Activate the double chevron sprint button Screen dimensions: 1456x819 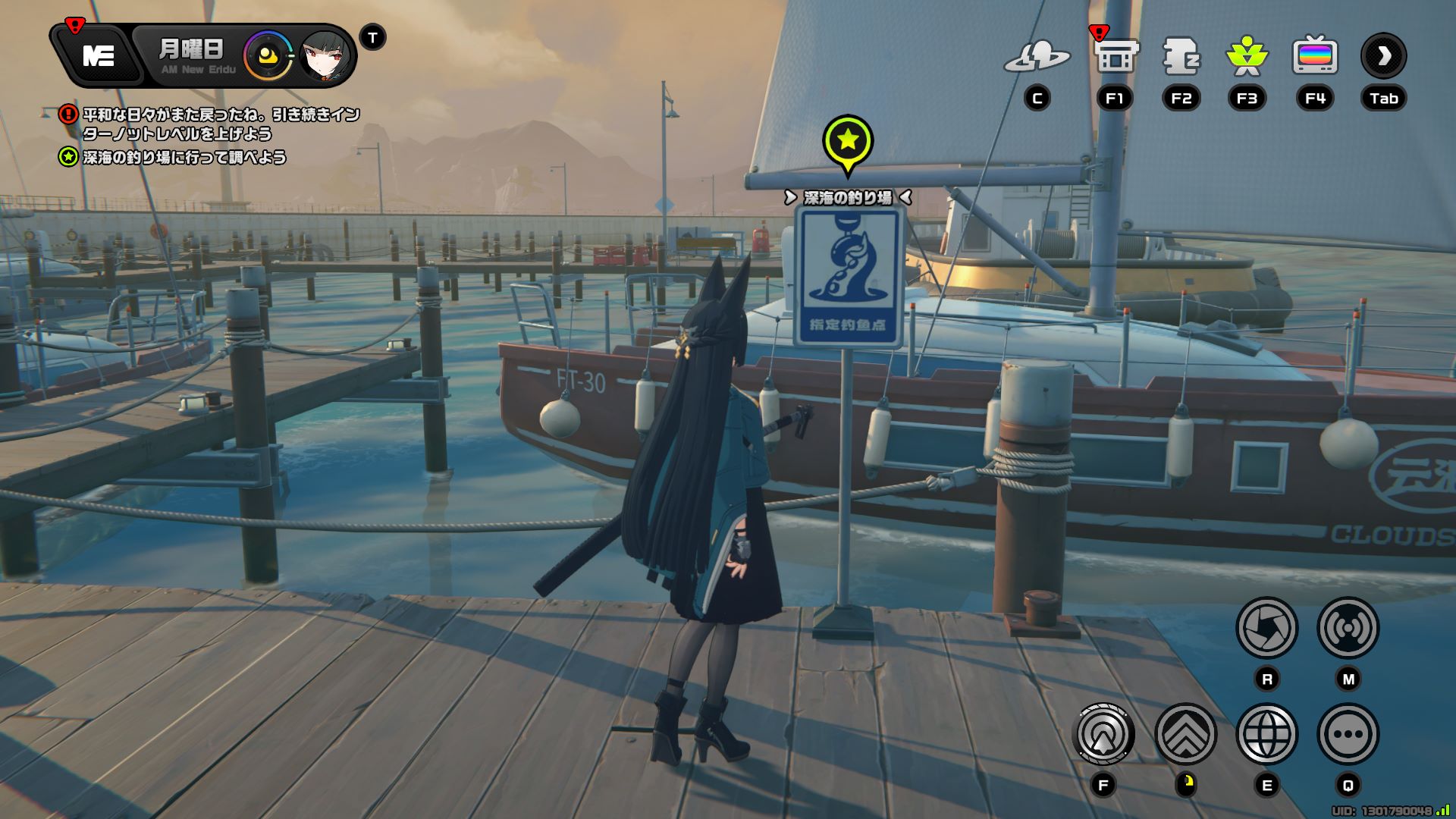[1185, 734]
